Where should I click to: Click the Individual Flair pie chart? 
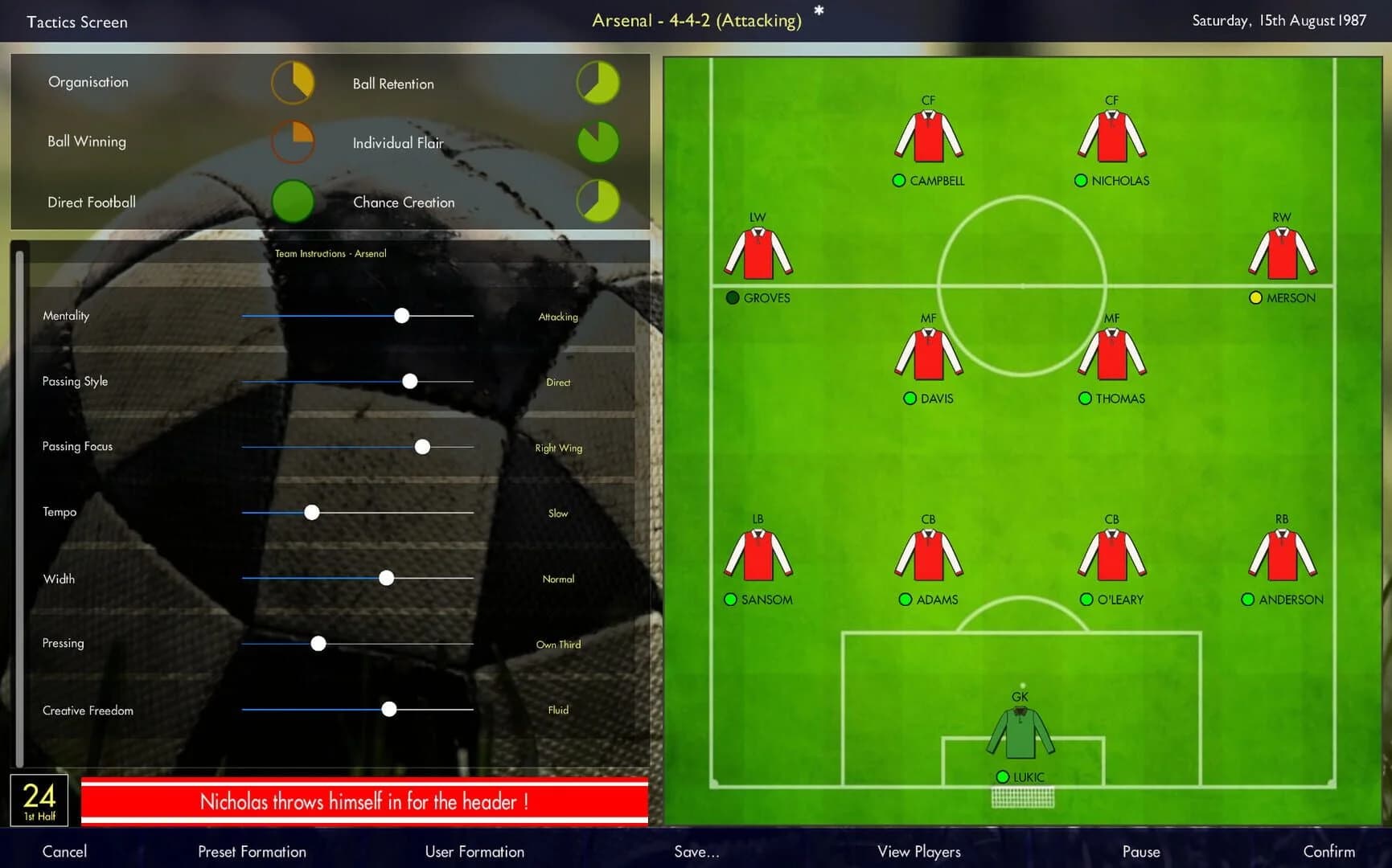pyautogui.click(x=597, y=142)
